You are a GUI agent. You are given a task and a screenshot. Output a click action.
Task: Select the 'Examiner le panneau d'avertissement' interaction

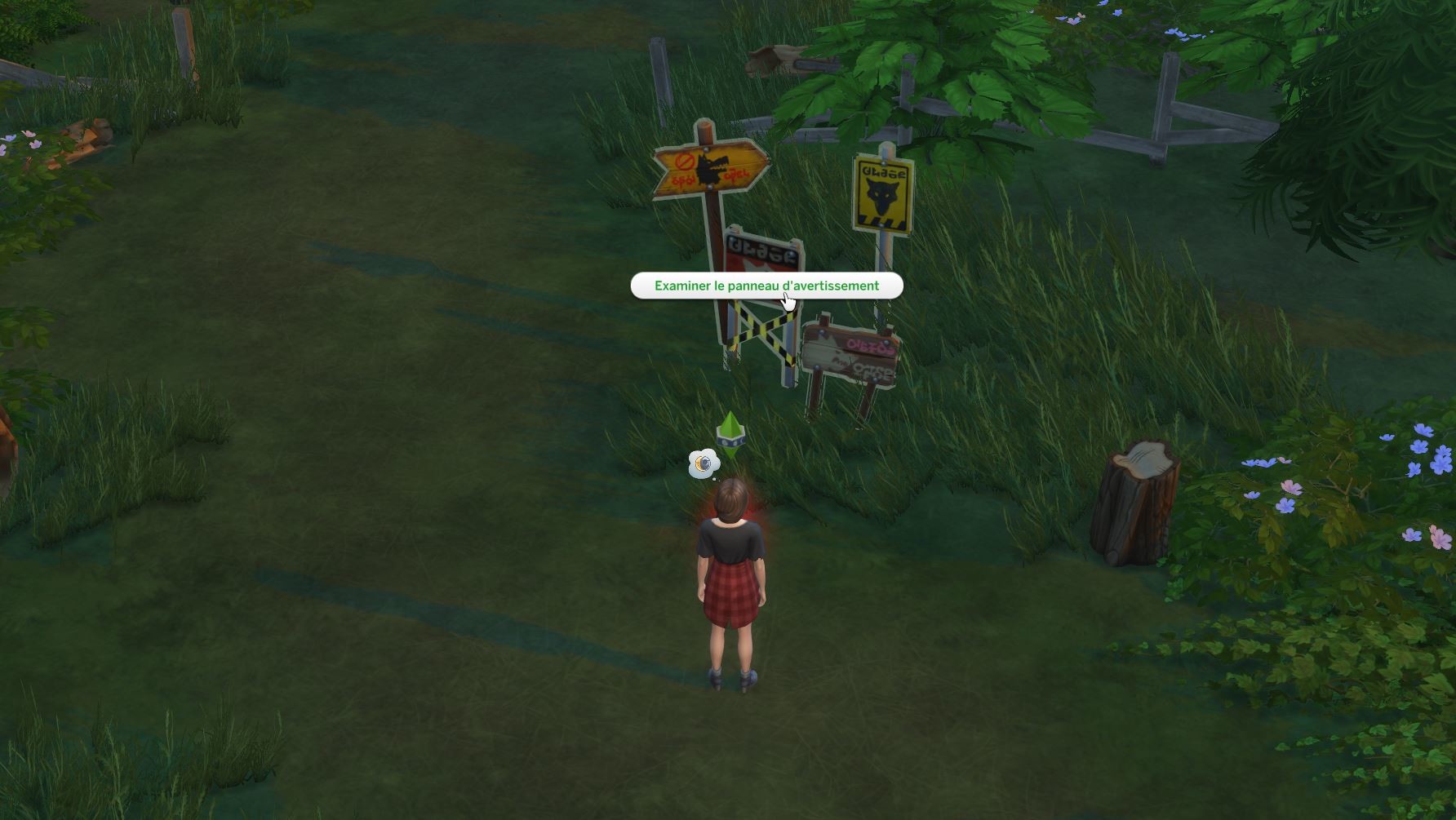click(766, 286)
